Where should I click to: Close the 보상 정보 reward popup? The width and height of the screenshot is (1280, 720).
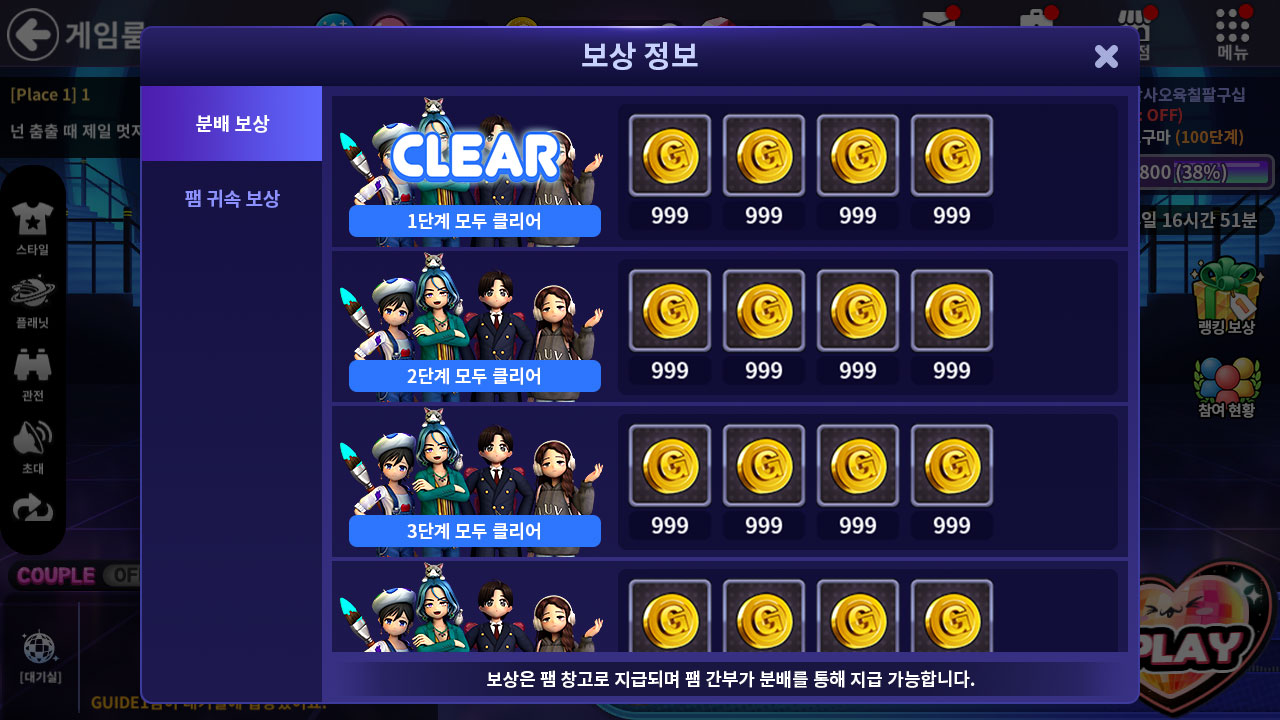[x=1106, y=56]
